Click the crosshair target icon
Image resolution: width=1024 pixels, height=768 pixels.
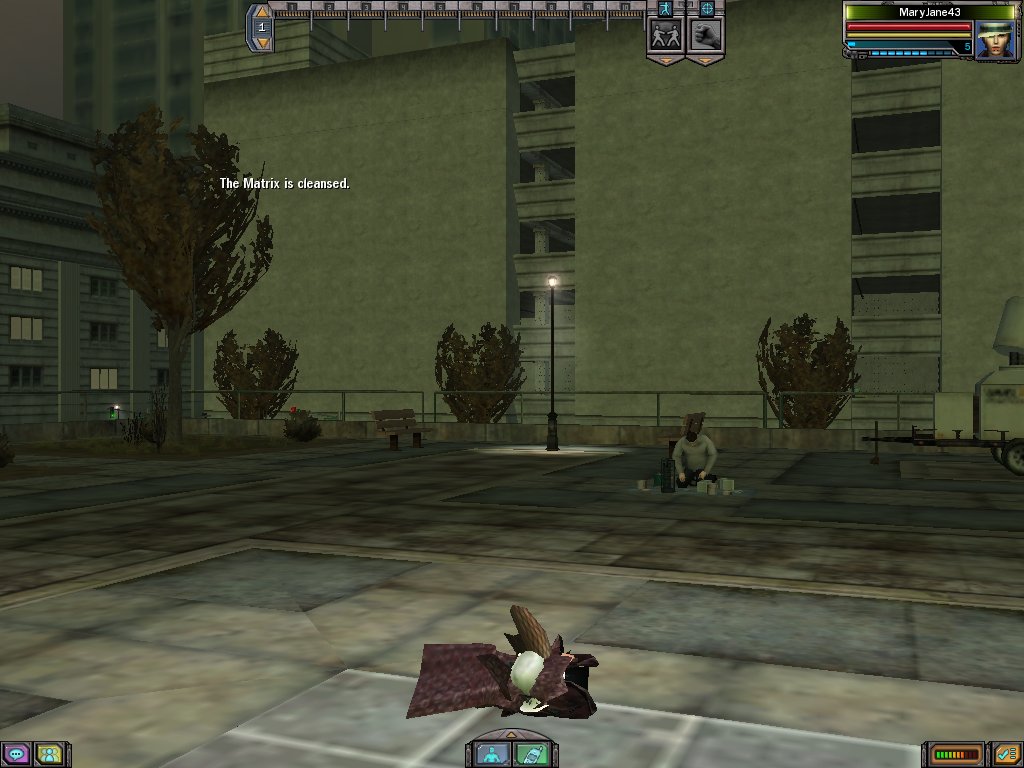point(706,8)
